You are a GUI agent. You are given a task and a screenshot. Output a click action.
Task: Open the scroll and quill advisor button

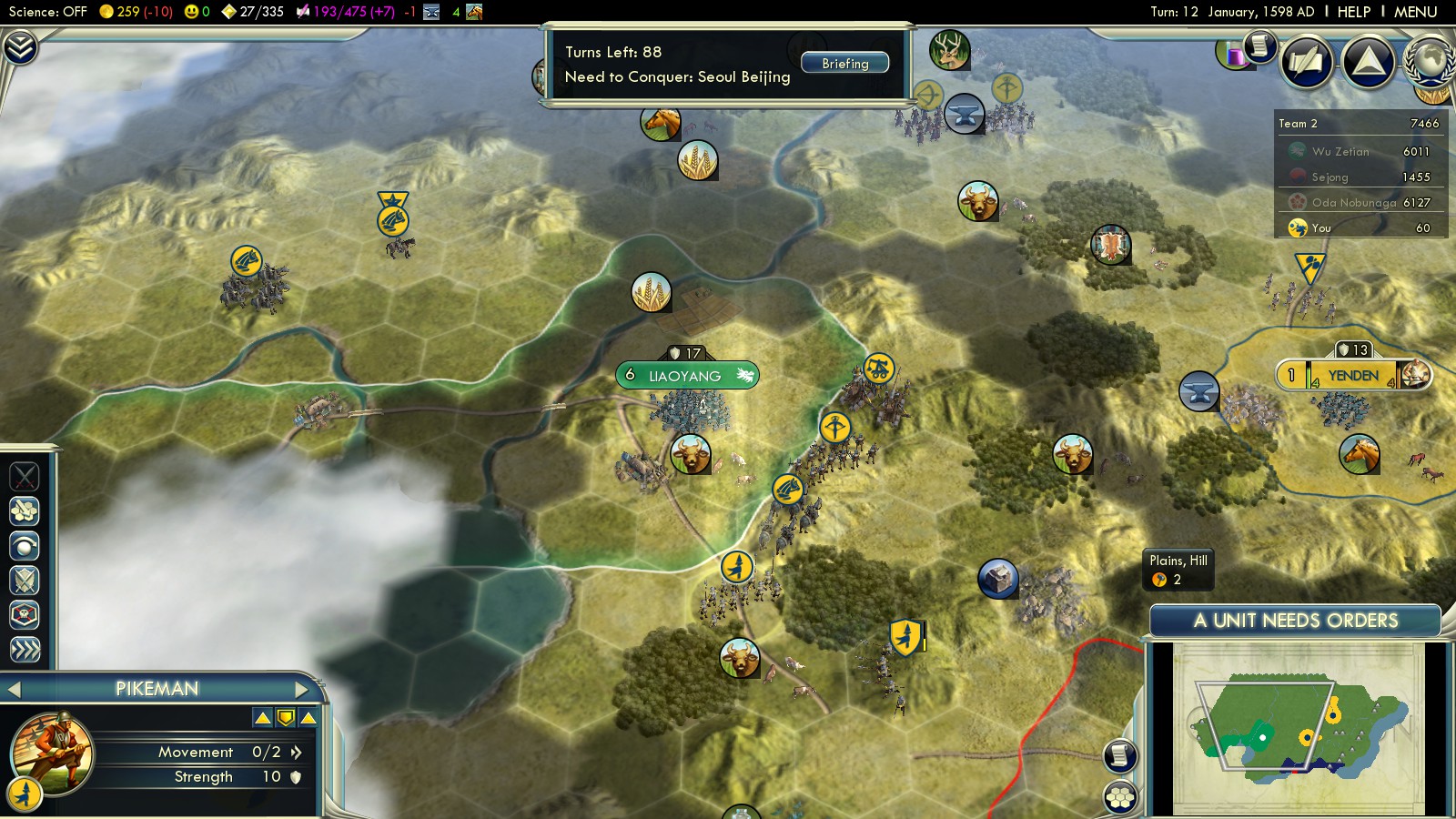coord(1260,45)
